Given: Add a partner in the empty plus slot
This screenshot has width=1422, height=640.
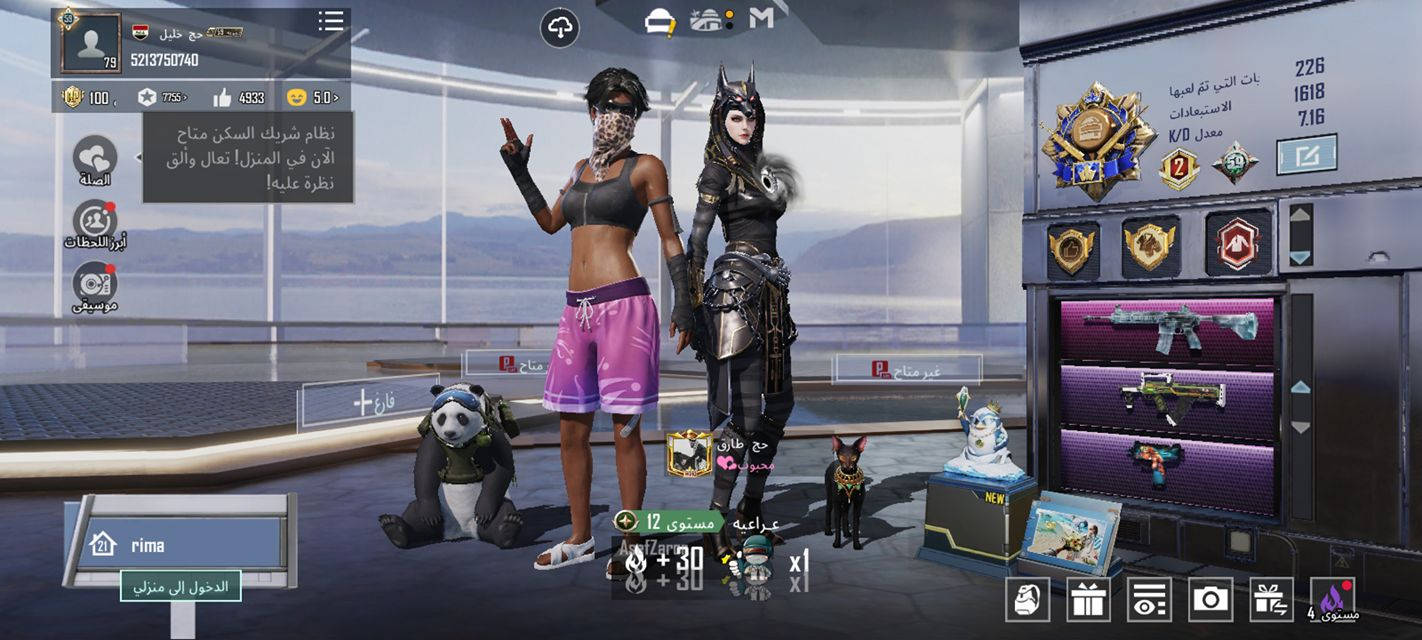Looking at the screenshot, I should point(362,403).
